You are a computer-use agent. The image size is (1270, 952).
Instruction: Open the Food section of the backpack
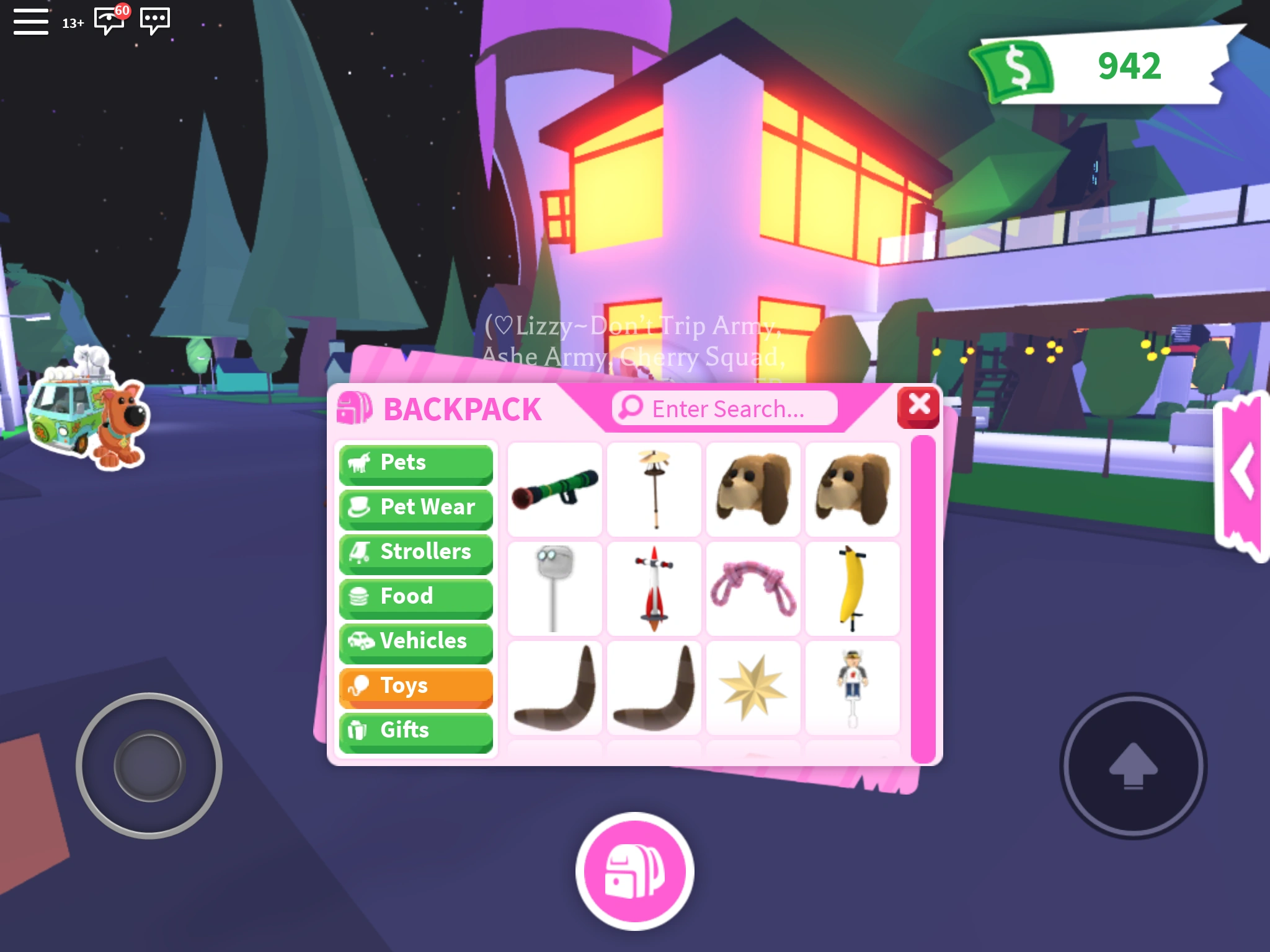click(415, 596)
